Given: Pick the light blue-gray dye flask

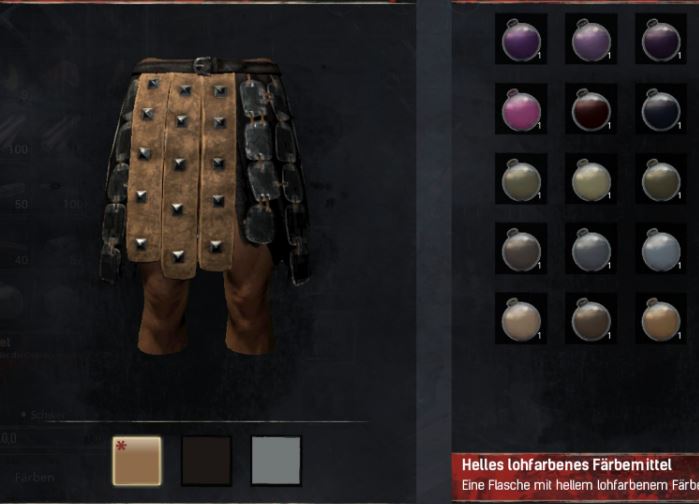Looking at the screenshot, I should (660, 248).
